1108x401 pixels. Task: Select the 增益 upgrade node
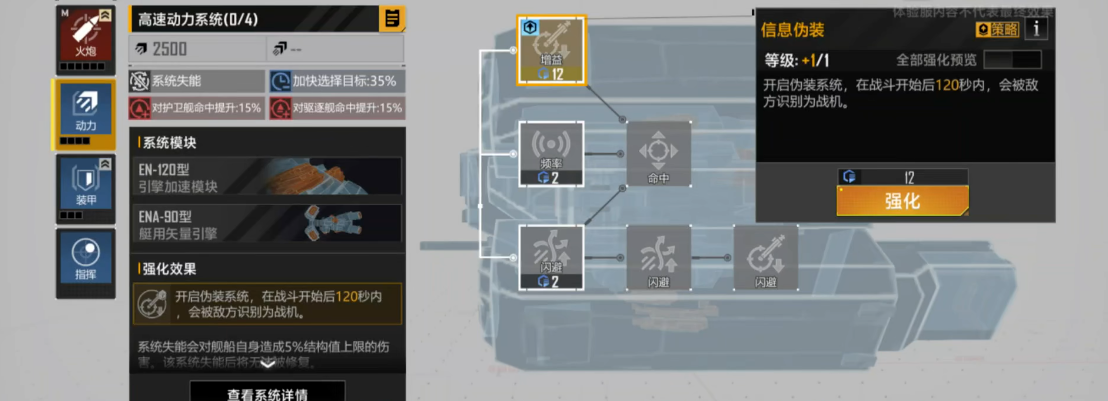[x=550, y=50]
